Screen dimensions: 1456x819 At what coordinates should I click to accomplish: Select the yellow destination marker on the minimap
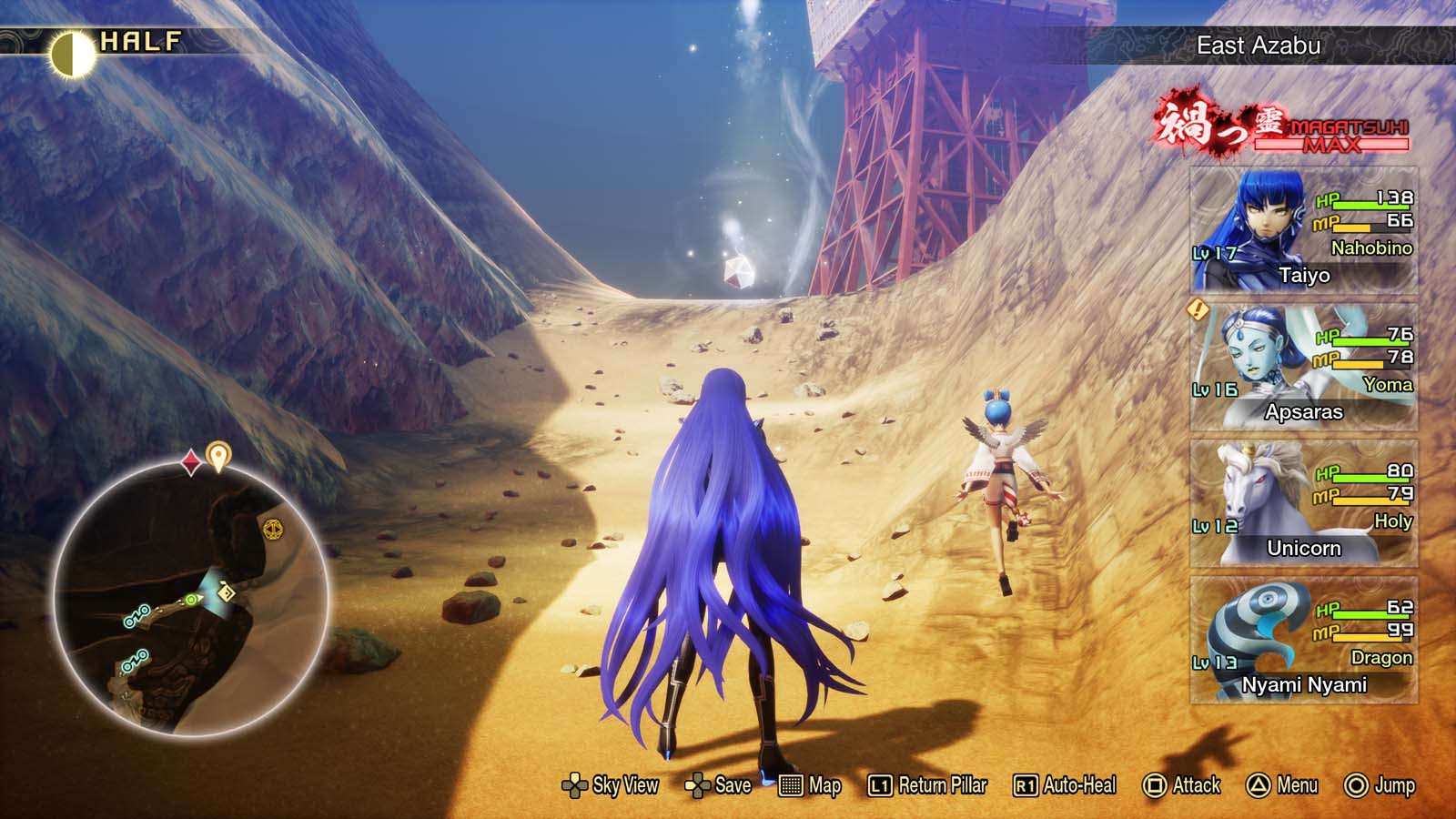tap(218, 452)
